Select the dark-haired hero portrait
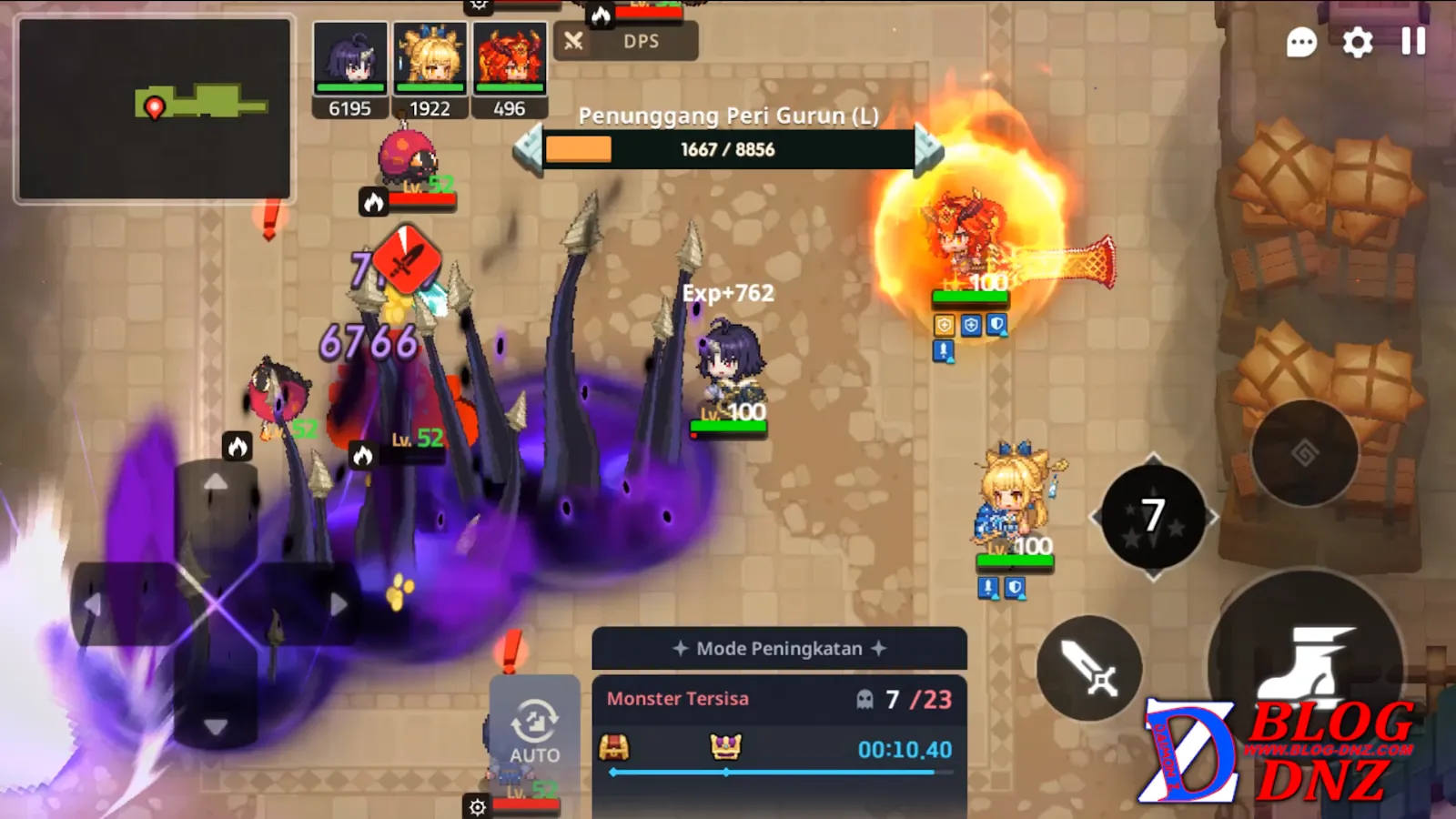The height and width of the screenshot is (819, 1456). [x=350, y=58]
